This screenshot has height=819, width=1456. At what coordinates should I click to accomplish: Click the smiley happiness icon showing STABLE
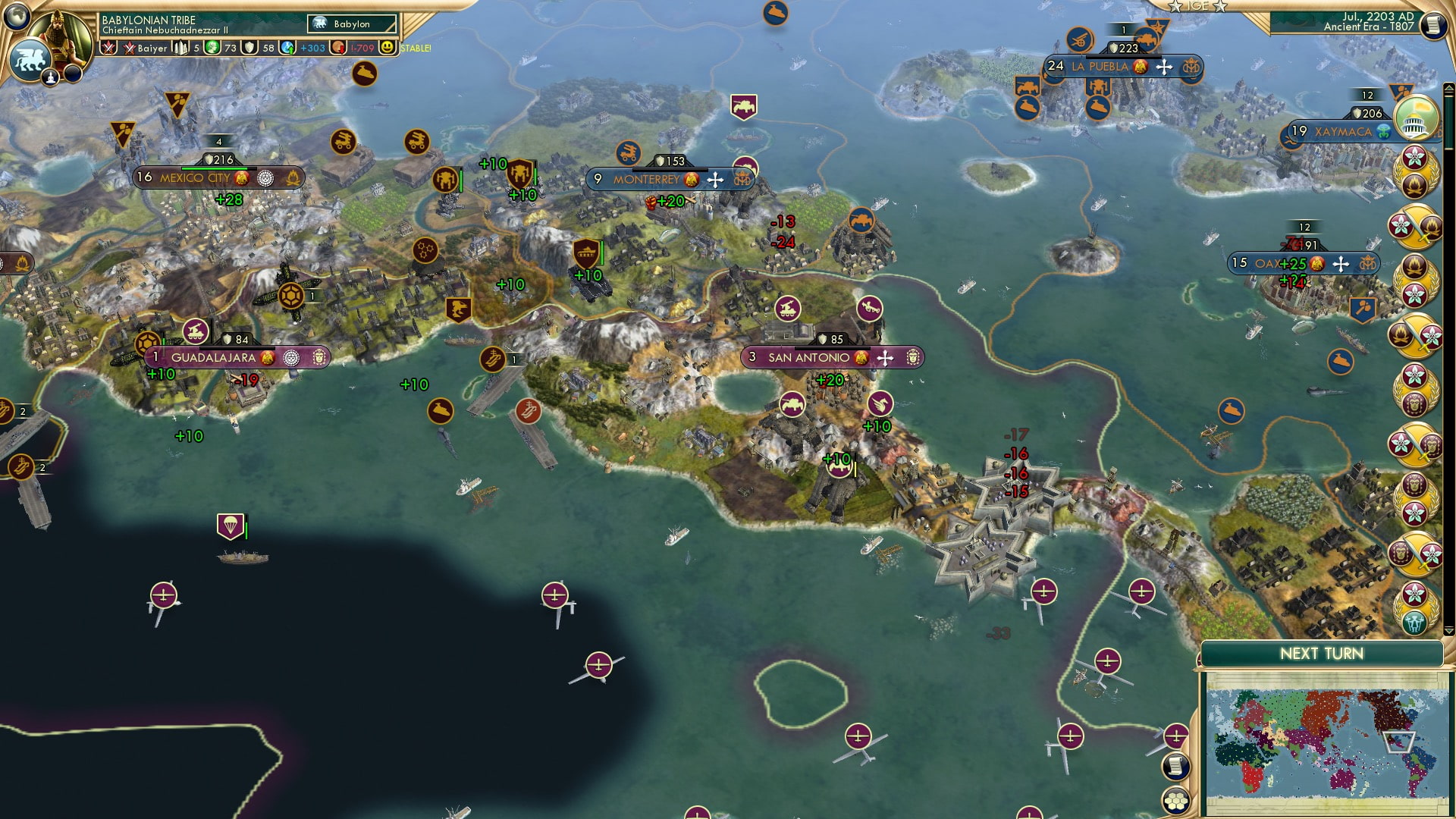tap(387, 47)
